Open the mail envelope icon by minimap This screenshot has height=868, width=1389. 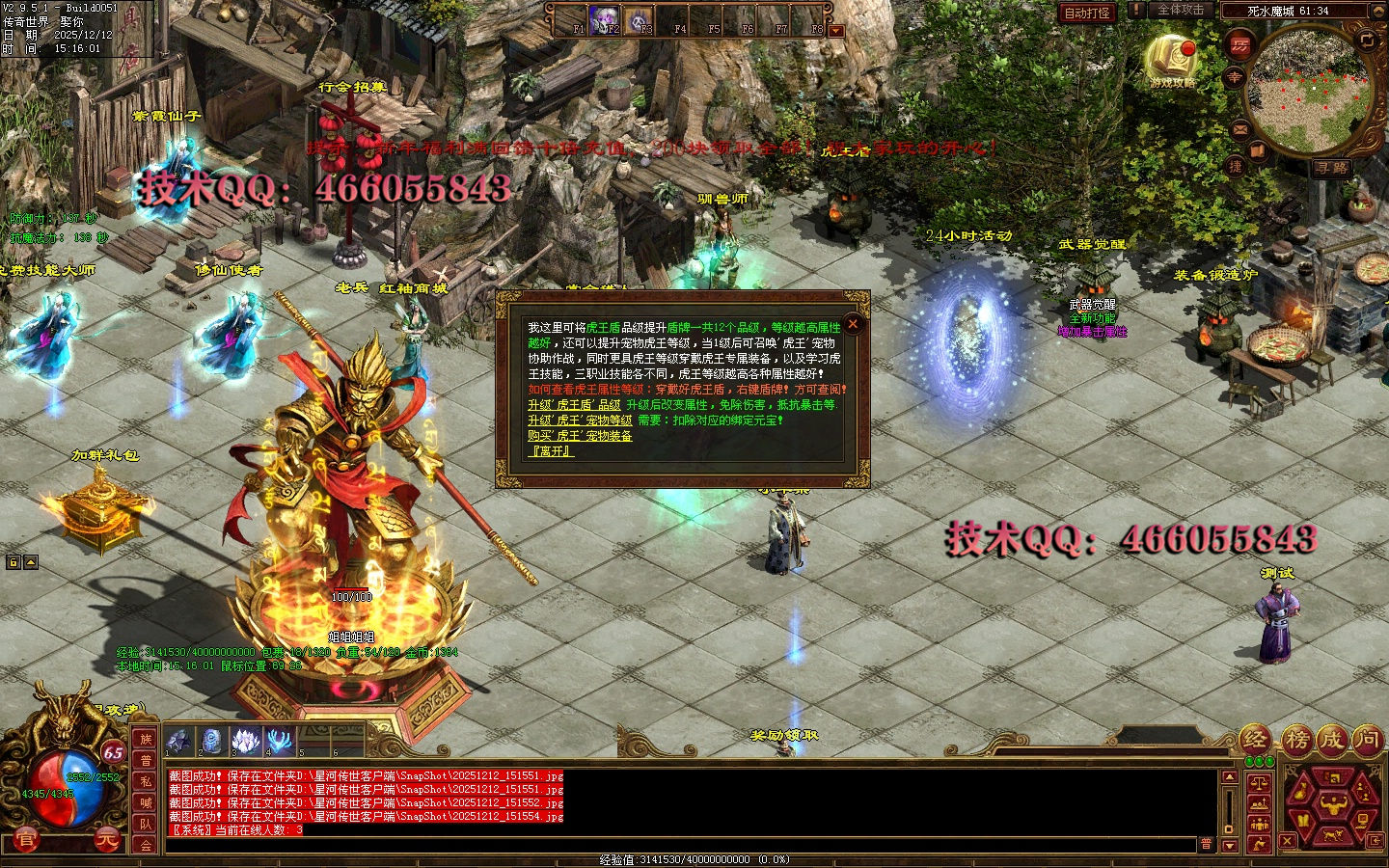pos(1240,128)
